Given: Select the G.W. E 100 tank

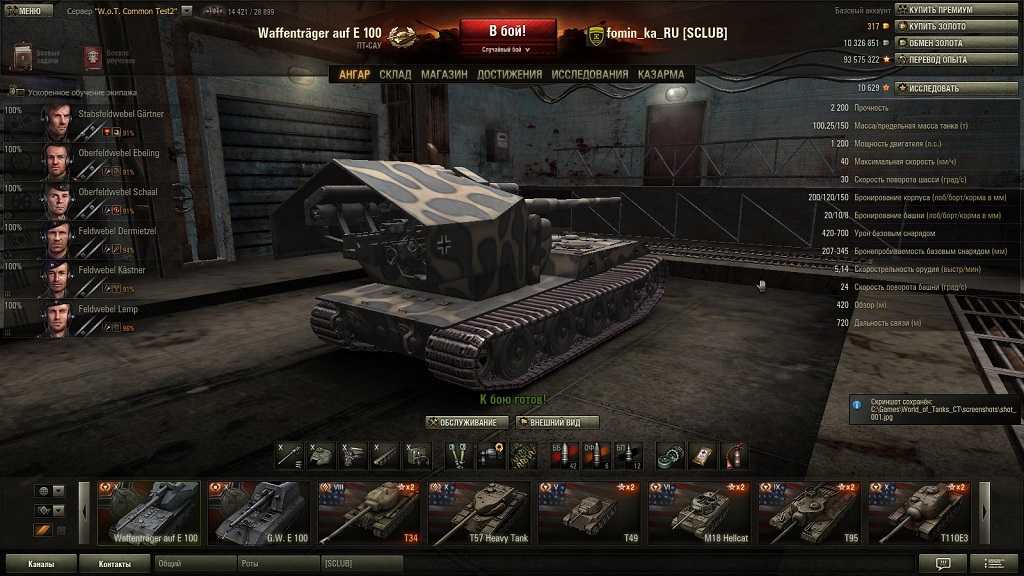Looking at the screenshot, I should [259, 514].
